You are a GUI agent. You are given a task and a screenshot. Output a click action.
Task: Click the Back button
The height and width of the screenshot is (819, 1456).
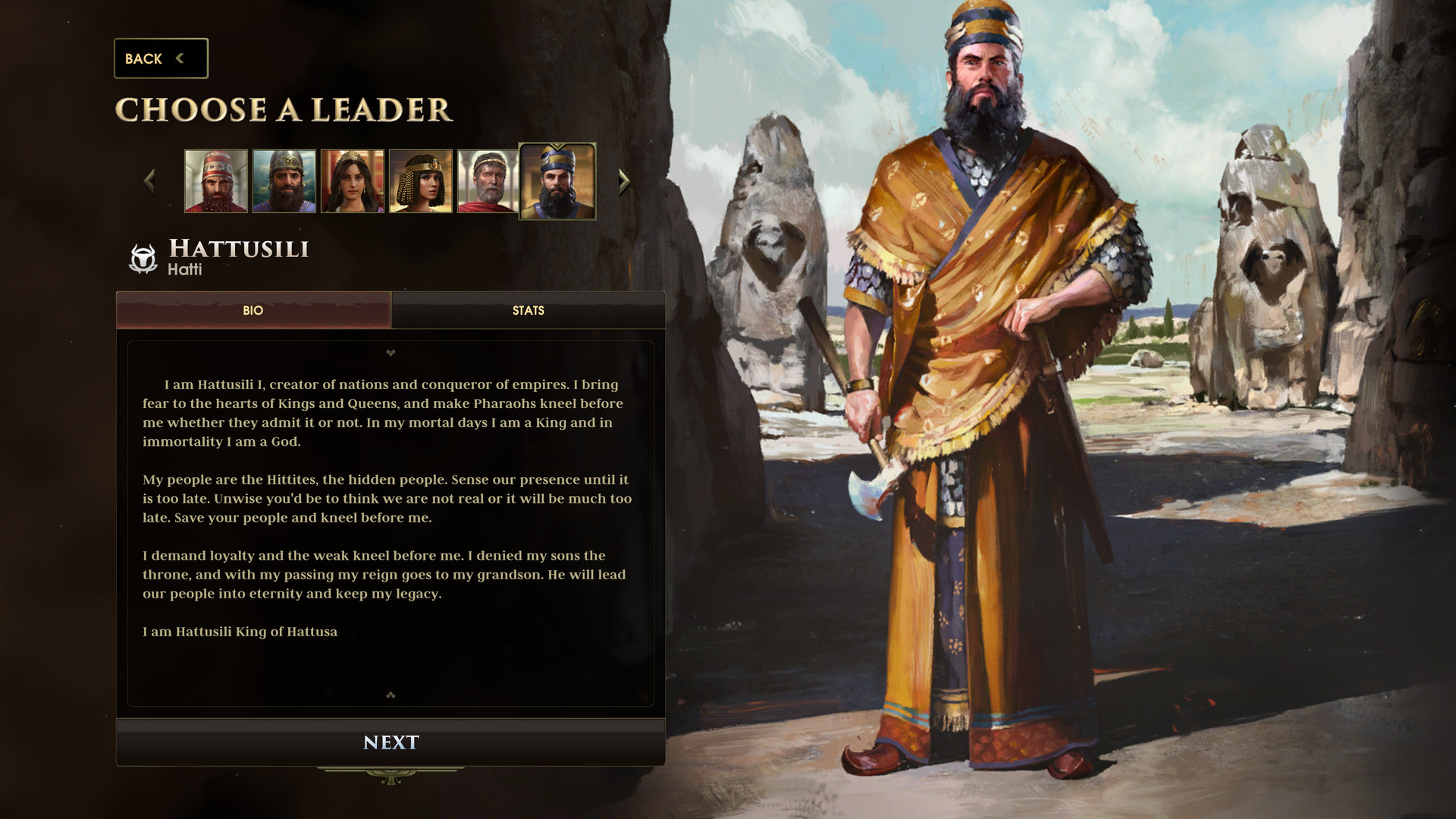159,58
